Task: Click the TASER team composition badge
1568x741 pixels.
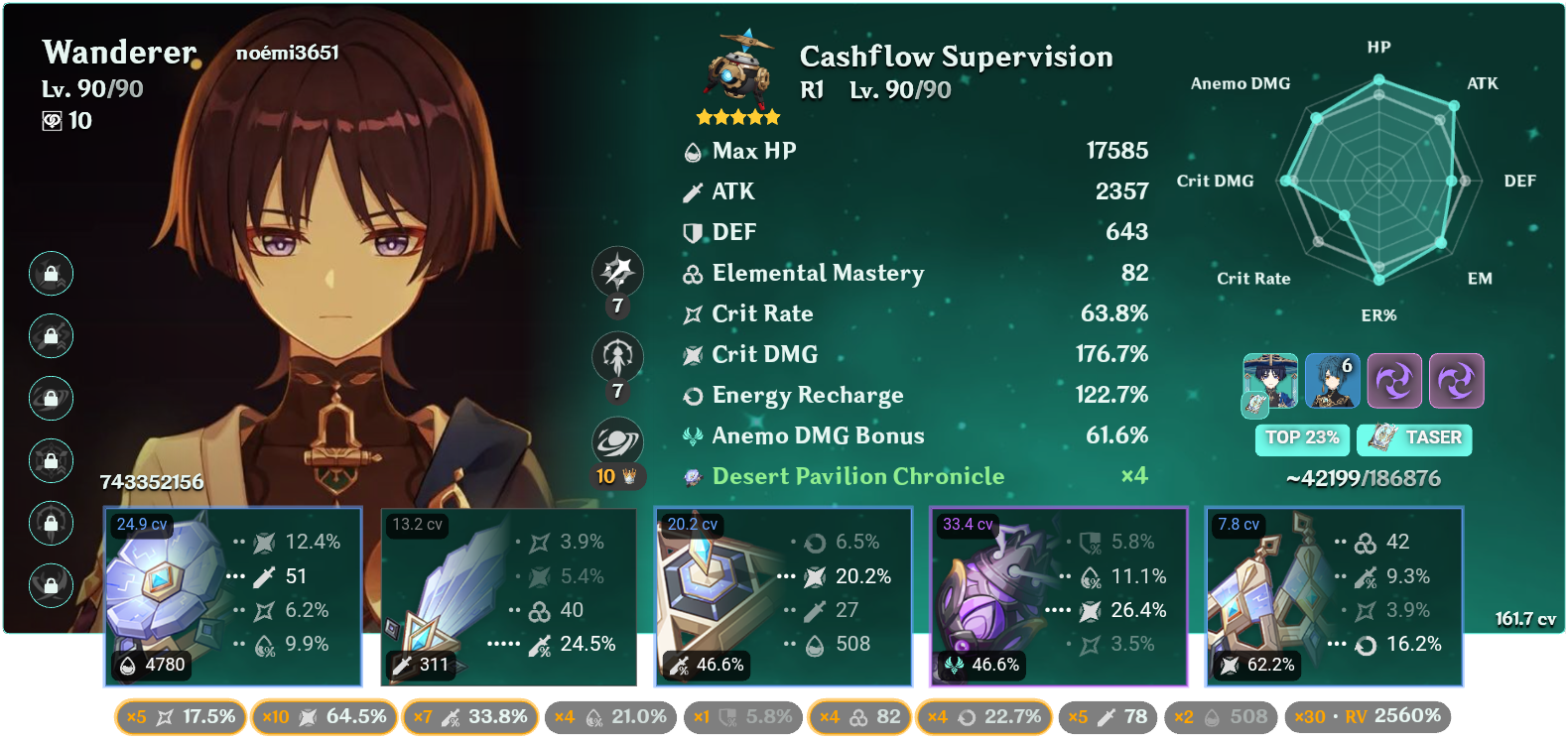Action: pos(1413,438)
